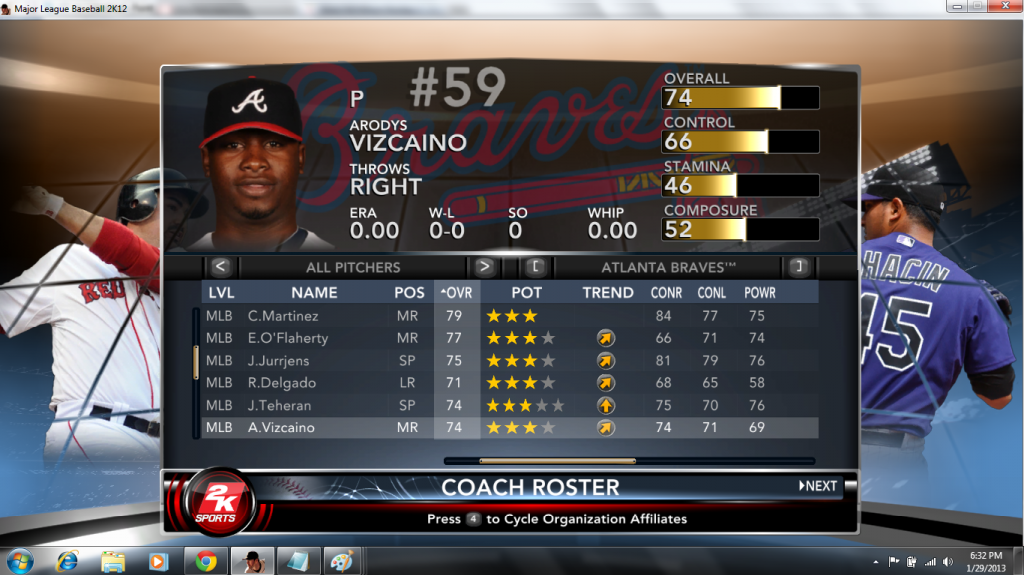Highlight the A.Vizcaino roster row
The width and height of the screenshot is (1024, 575).
coord(510,427)
